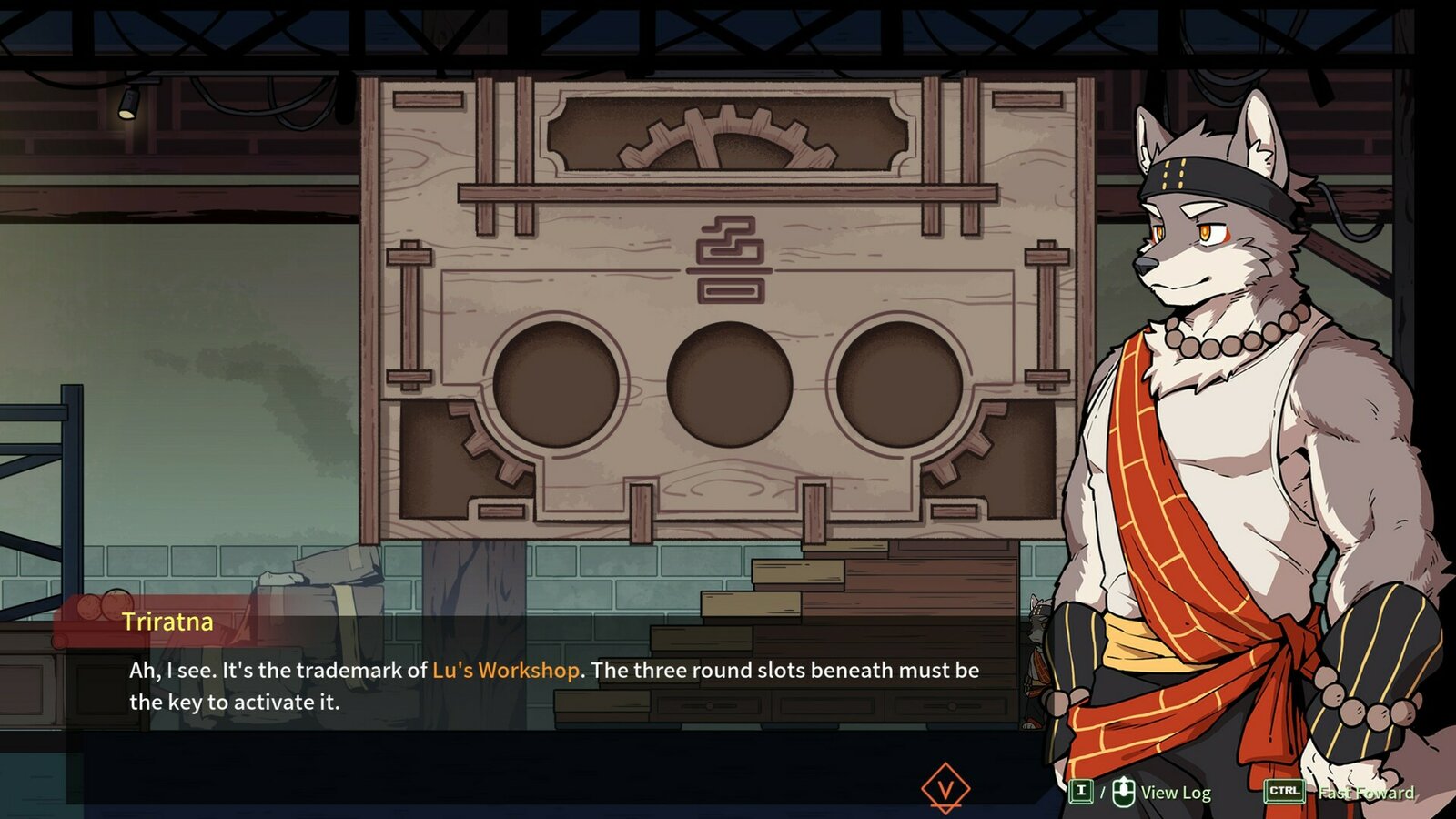Click Triratna's dialogue text to continue

[553, 686]
